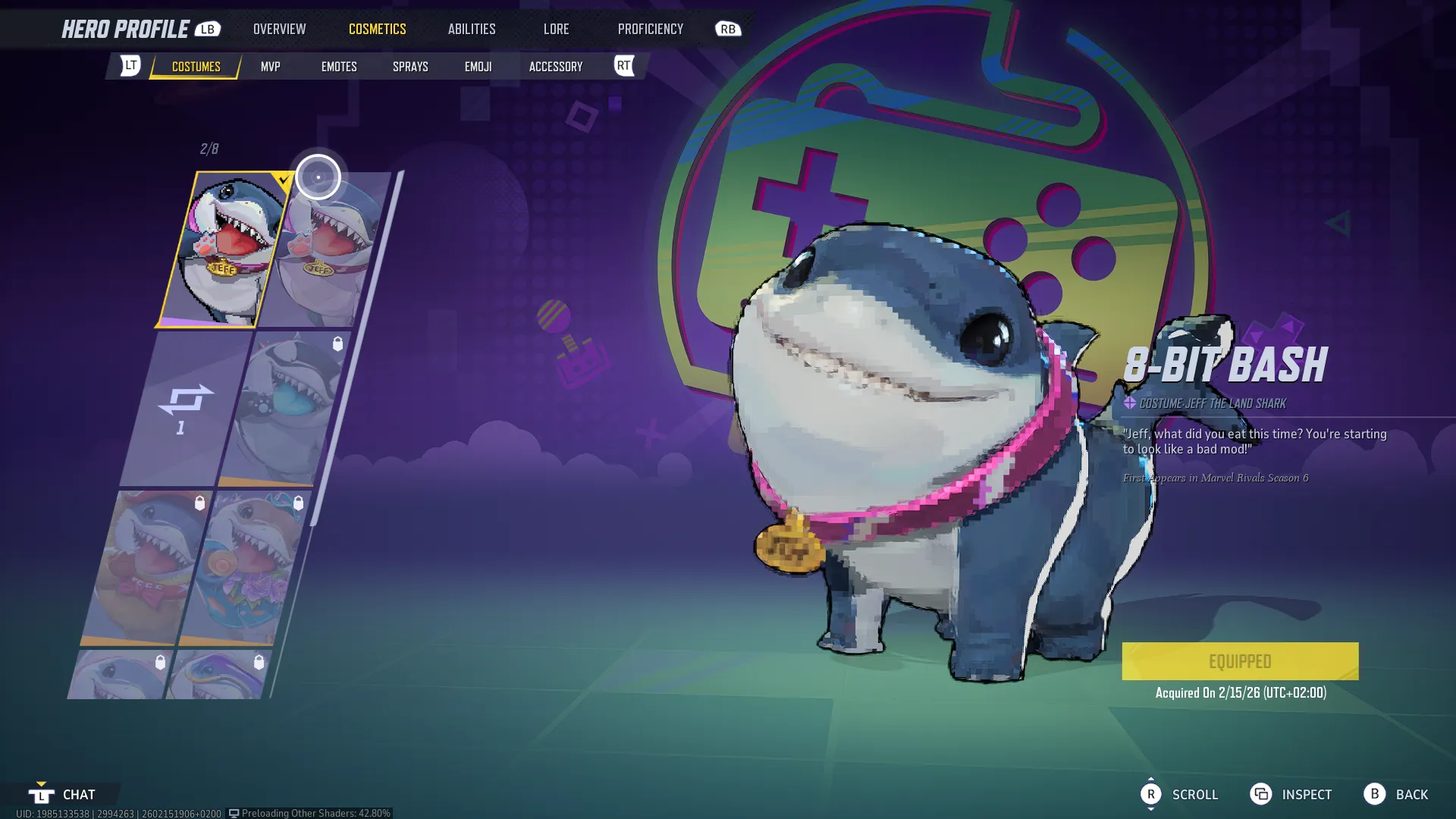Switch to the Emotes category
1456x819 pixels.
(x=338, y=67)
